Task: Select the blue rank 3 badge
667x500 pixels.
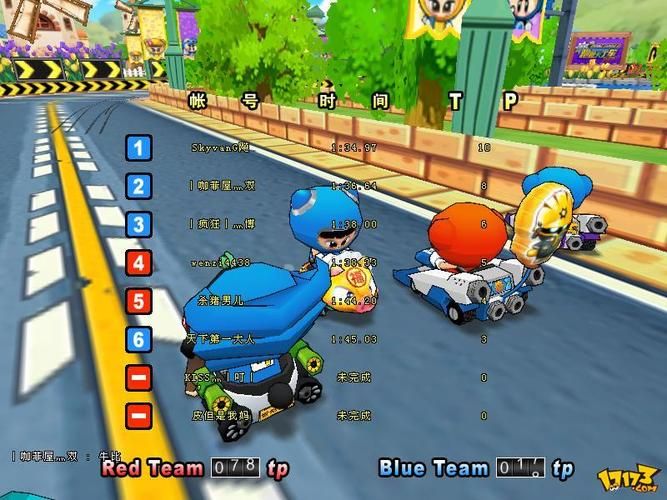Action: click(x=139, y=225)
